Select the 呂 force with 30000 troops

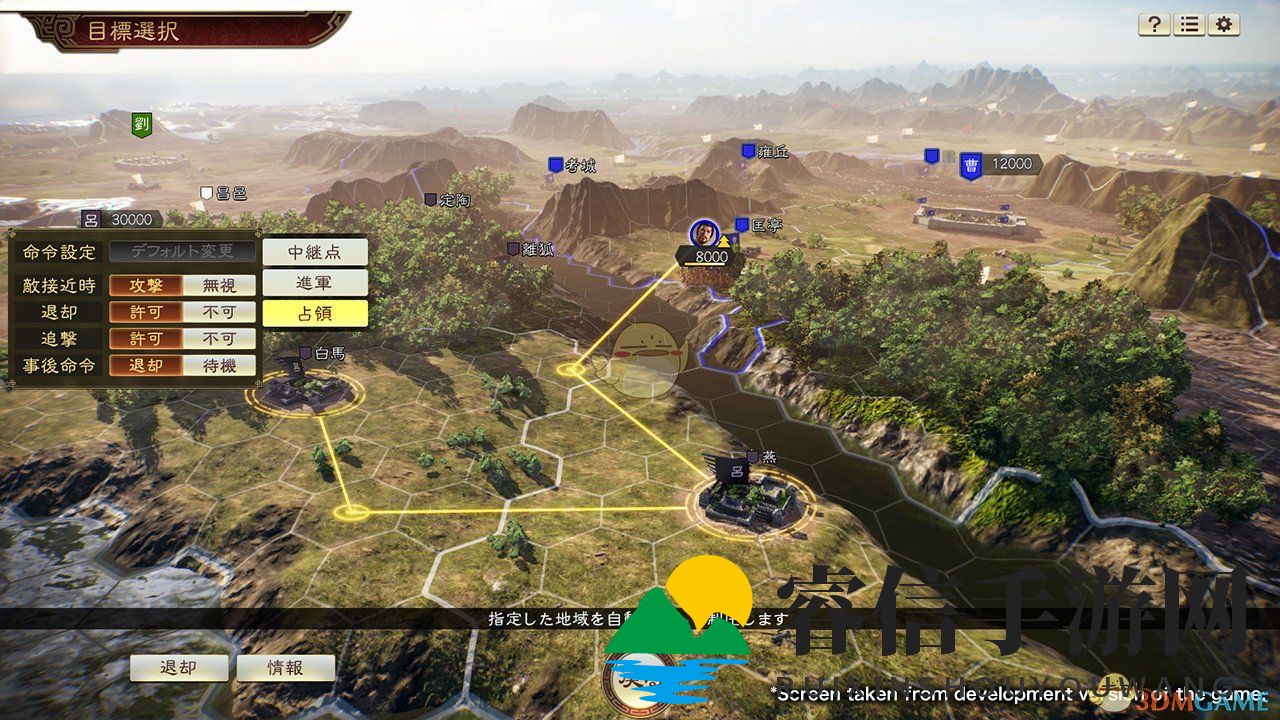click(92, 219)
